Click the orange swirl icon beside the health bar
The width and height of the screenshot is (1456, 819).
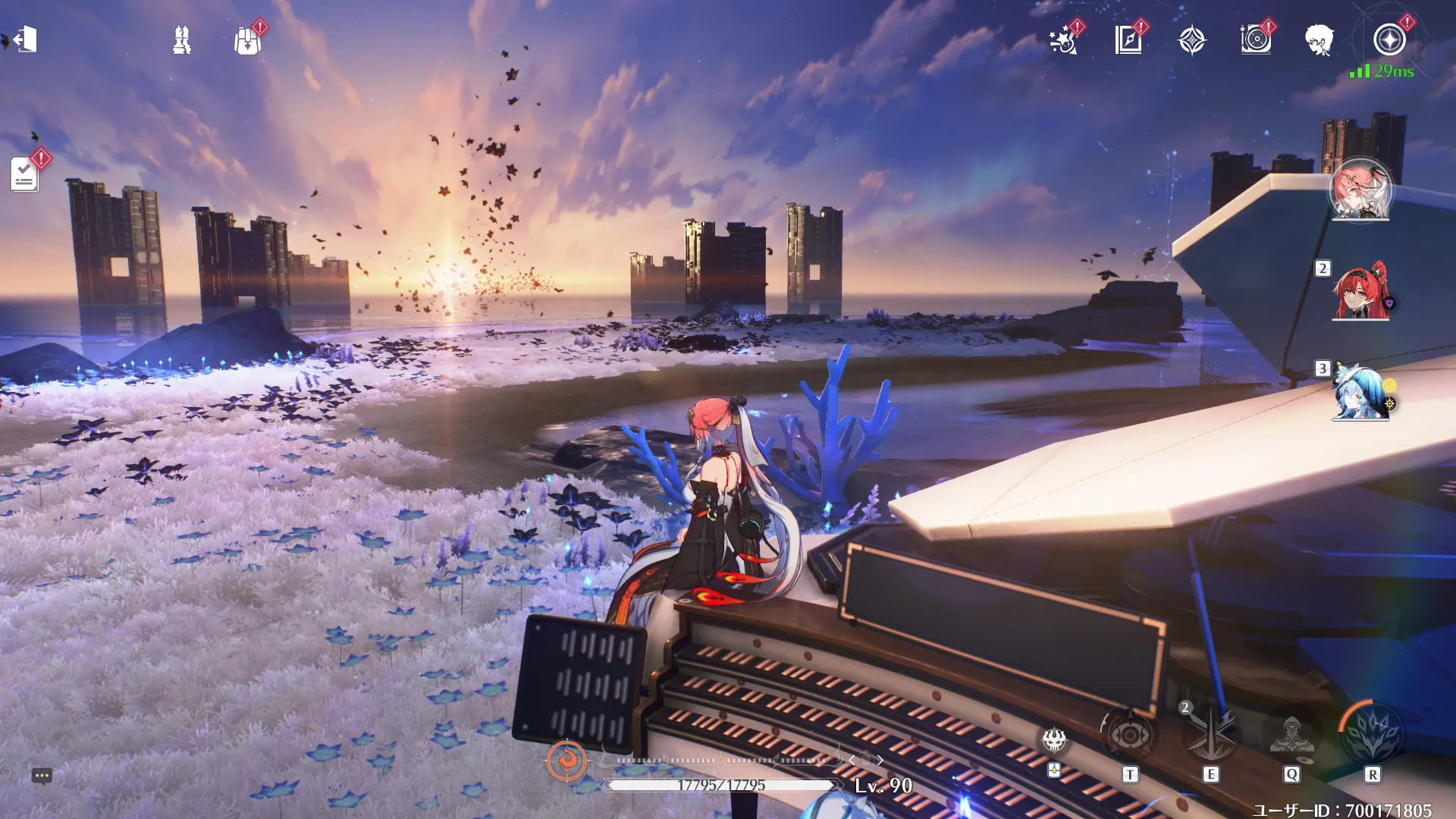[x=566, y=760]
